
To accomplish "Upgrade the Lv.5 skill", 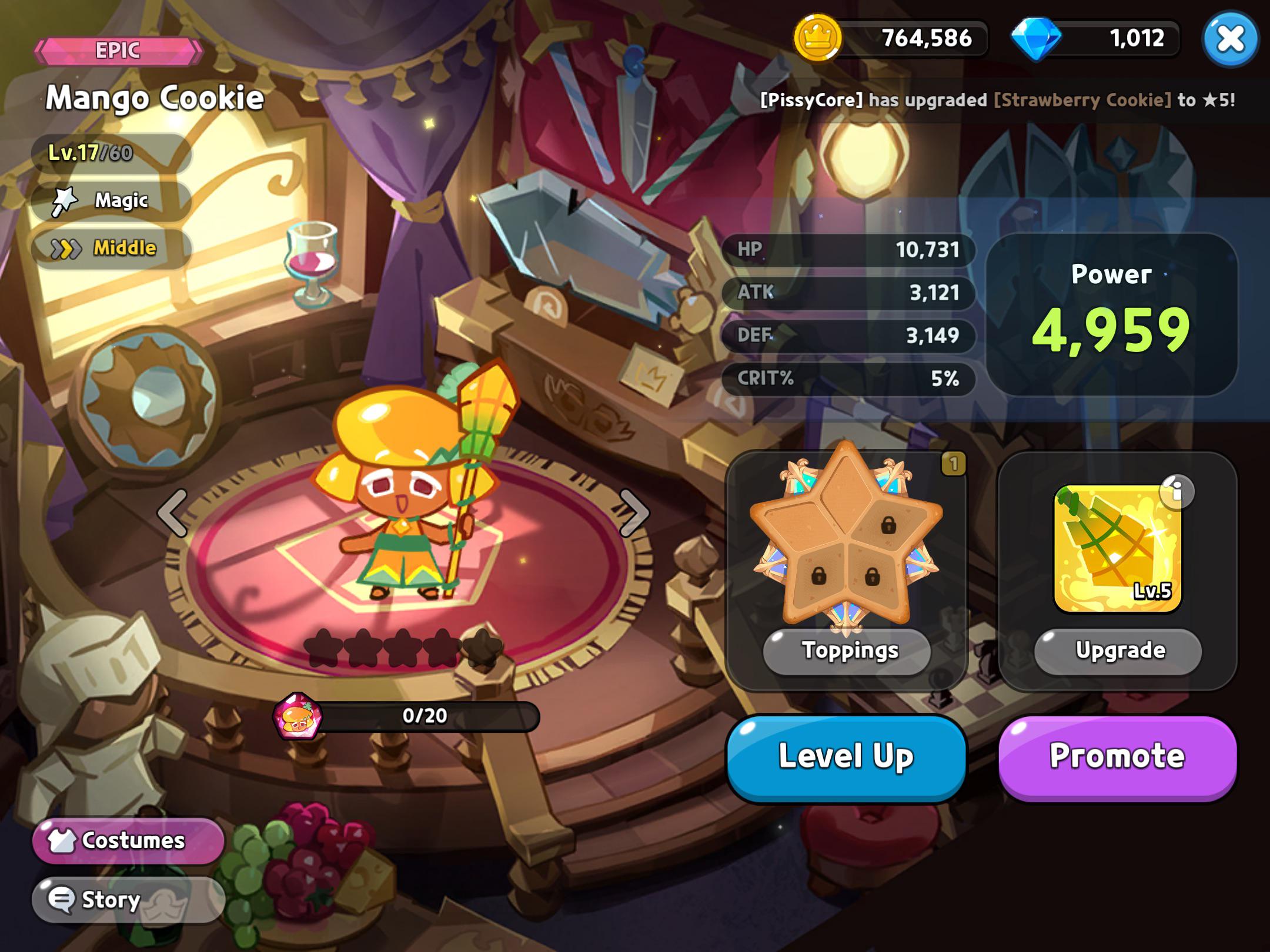I will tap(1117, 651).
